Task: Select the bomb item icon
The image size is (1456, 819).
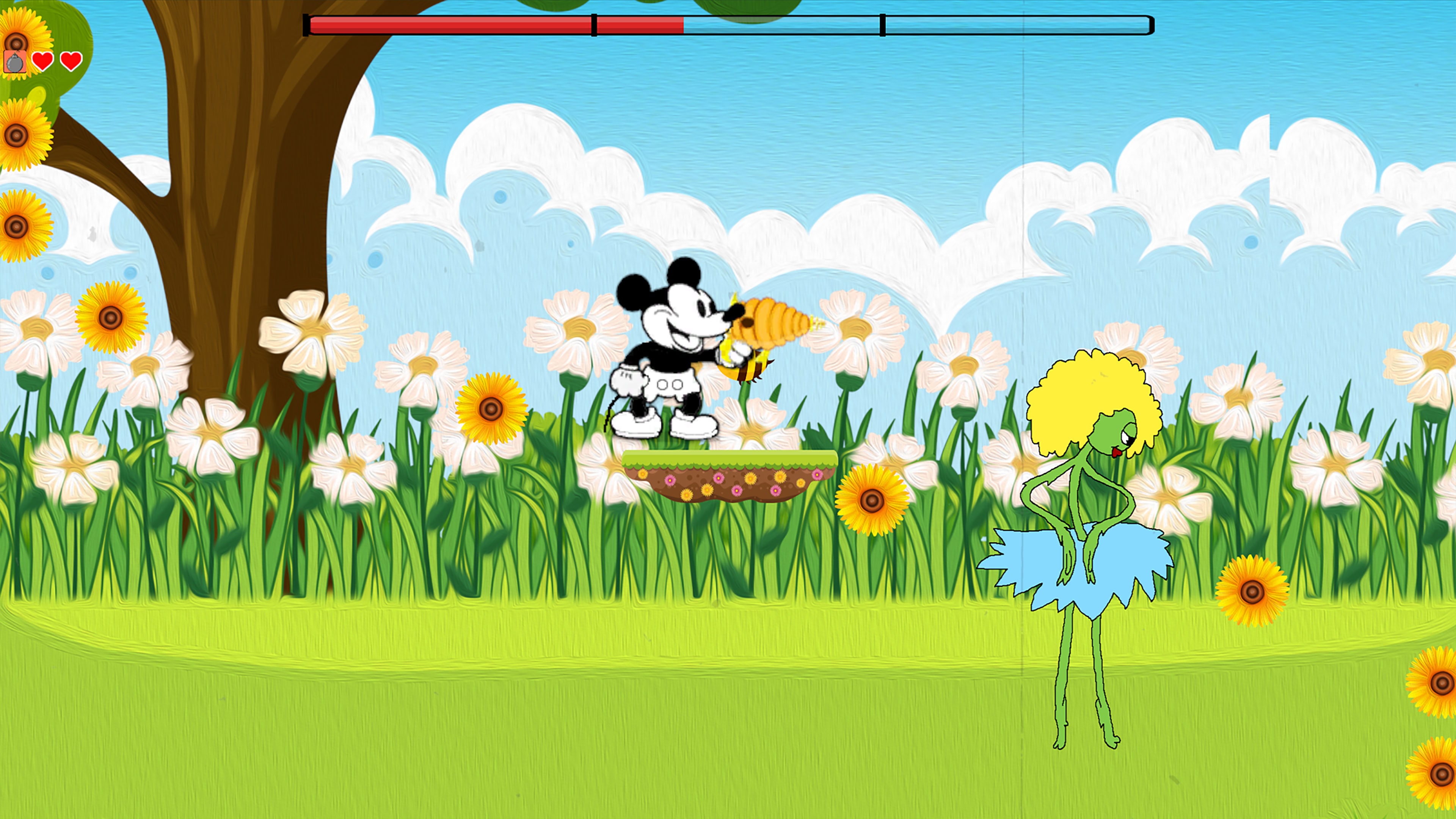Action: pos(15,61)
